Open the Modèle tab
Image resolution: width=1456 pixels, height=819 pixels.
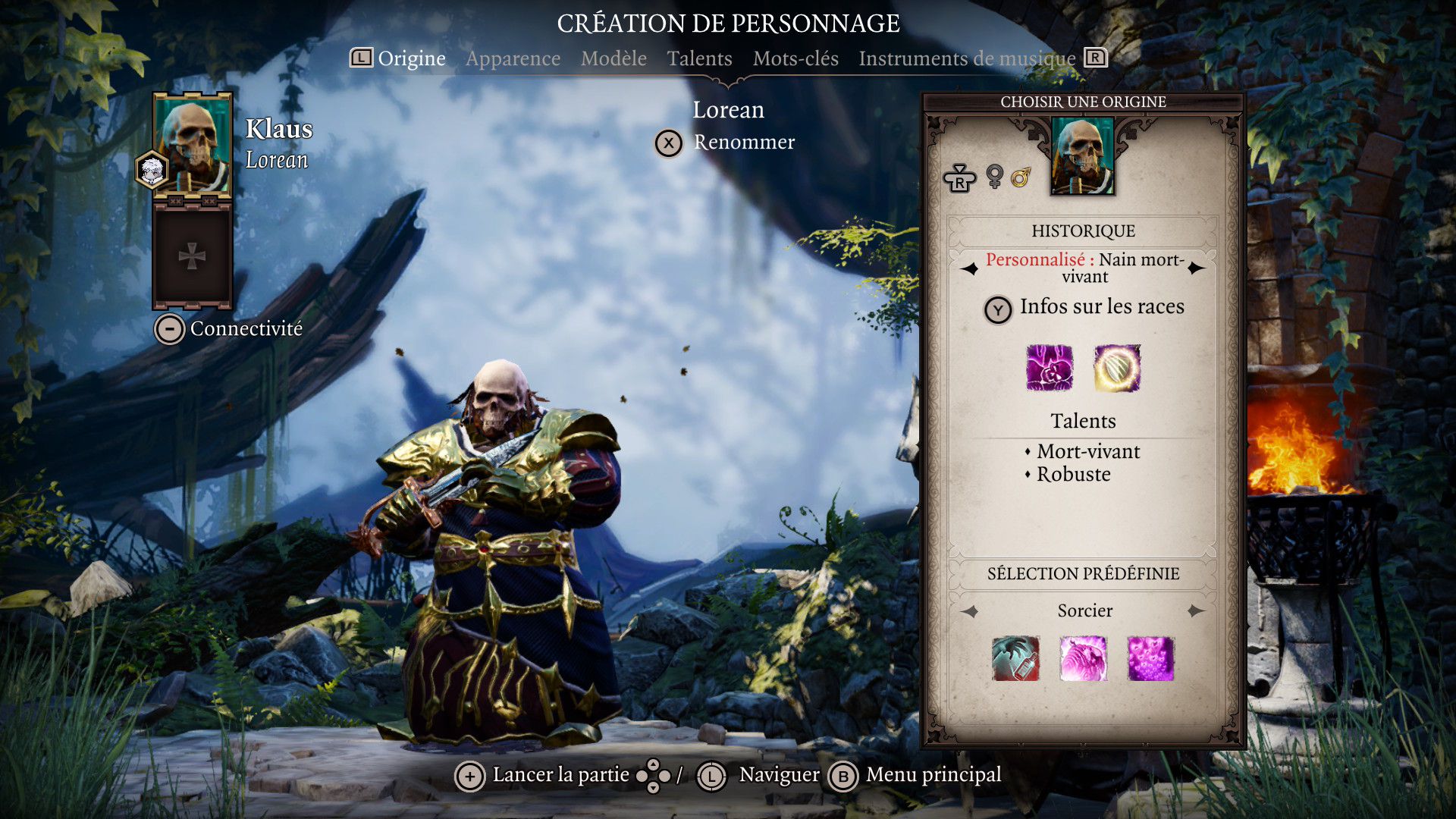tap(613, 58)
